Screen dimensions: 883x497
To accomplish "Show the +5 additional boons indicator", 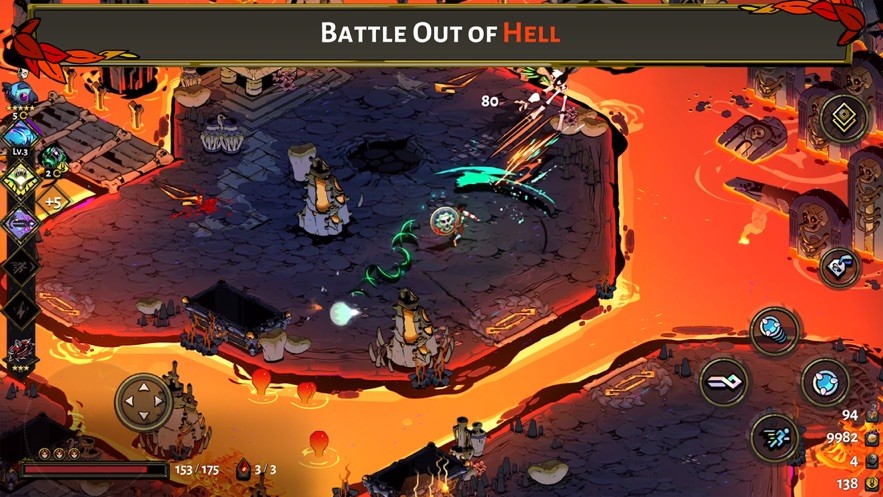I will pyautogui.click(x=53, y=202).
